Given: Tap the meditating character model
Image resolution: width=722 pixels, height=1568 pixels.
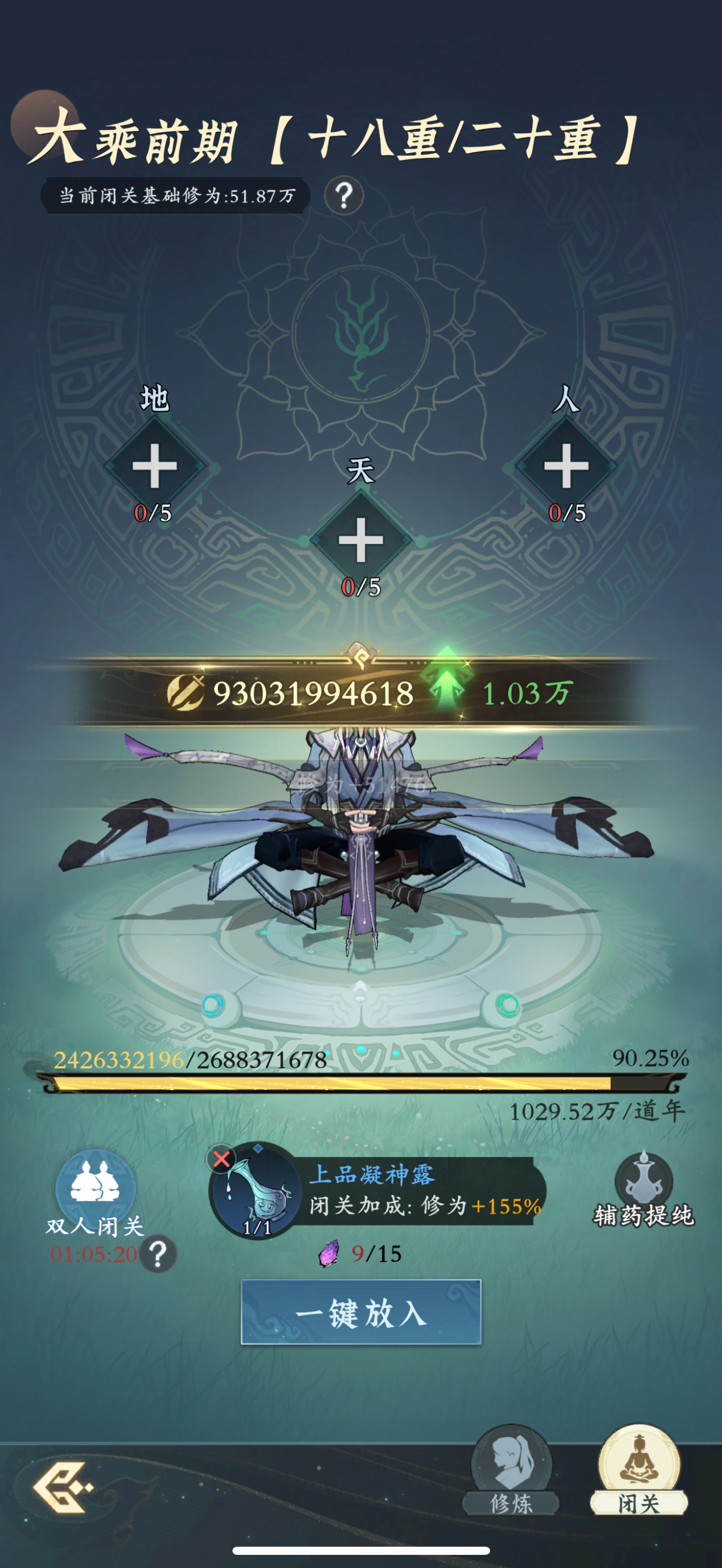Looking at the screenshot, I should [x=360, y=852].
